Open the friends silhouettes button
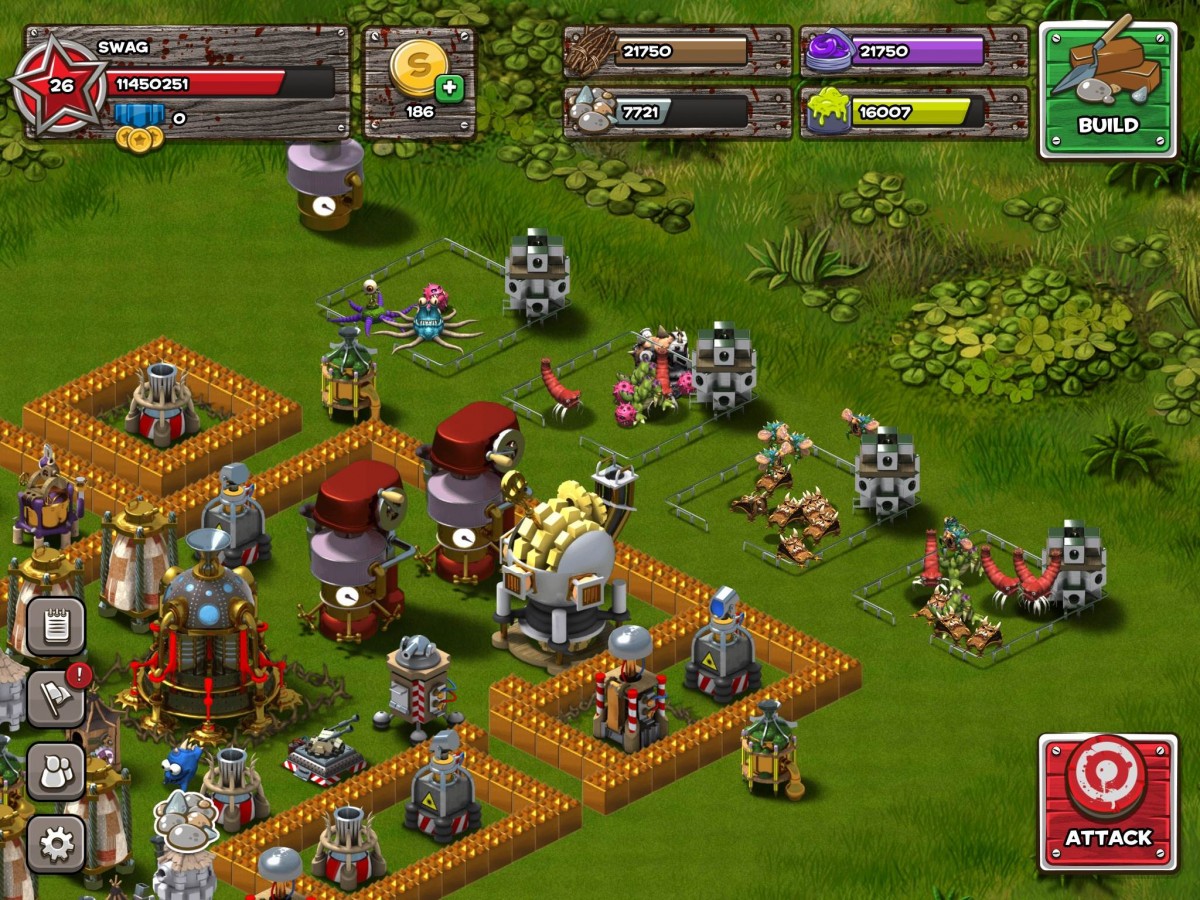This screenshot has height=900, width=1200. 55,771
